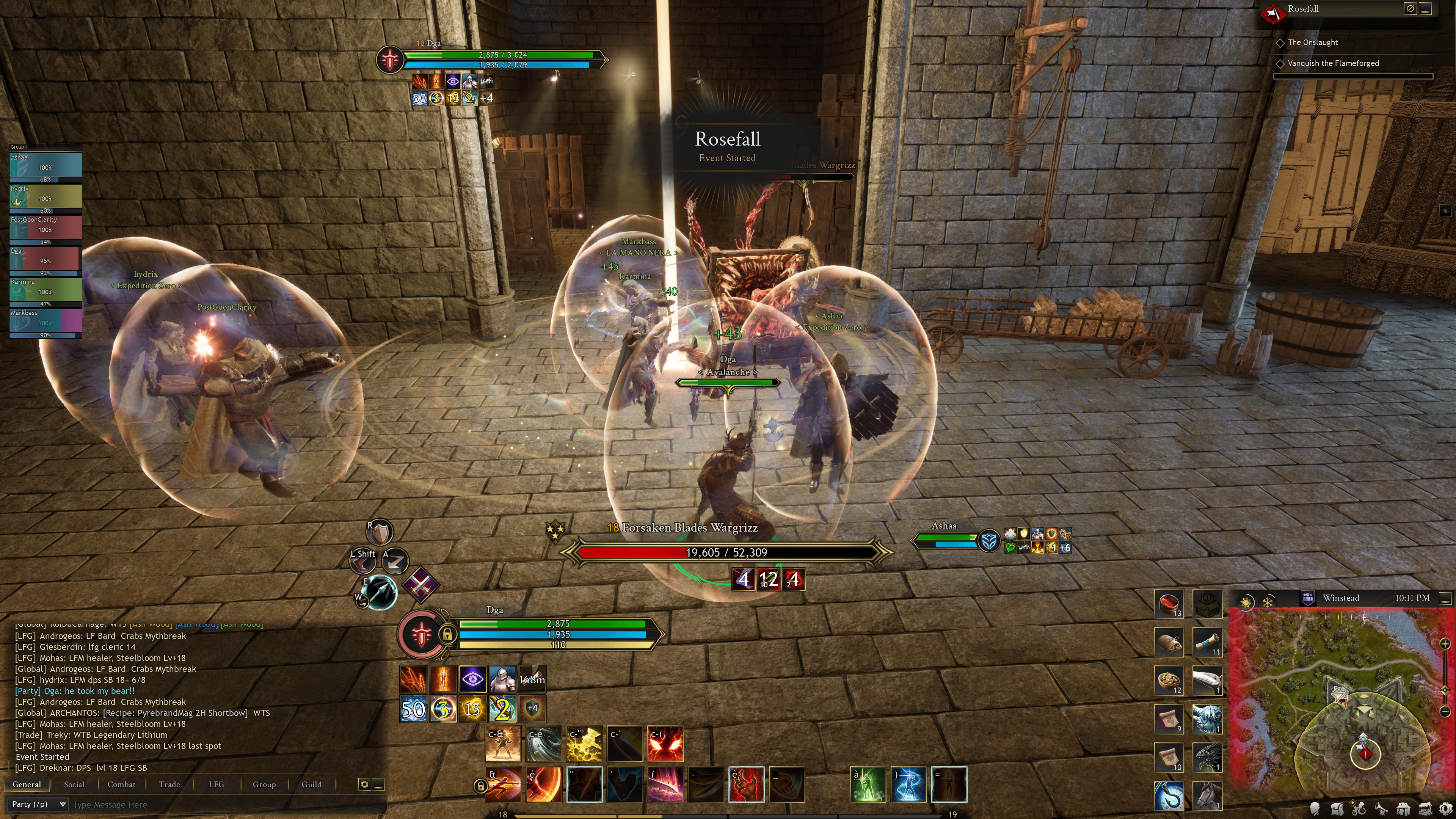This screenshot has width=1456, height=819.
Task: Activate the golden hammer ground-smash ability
Action: click(x=584, y=744)
